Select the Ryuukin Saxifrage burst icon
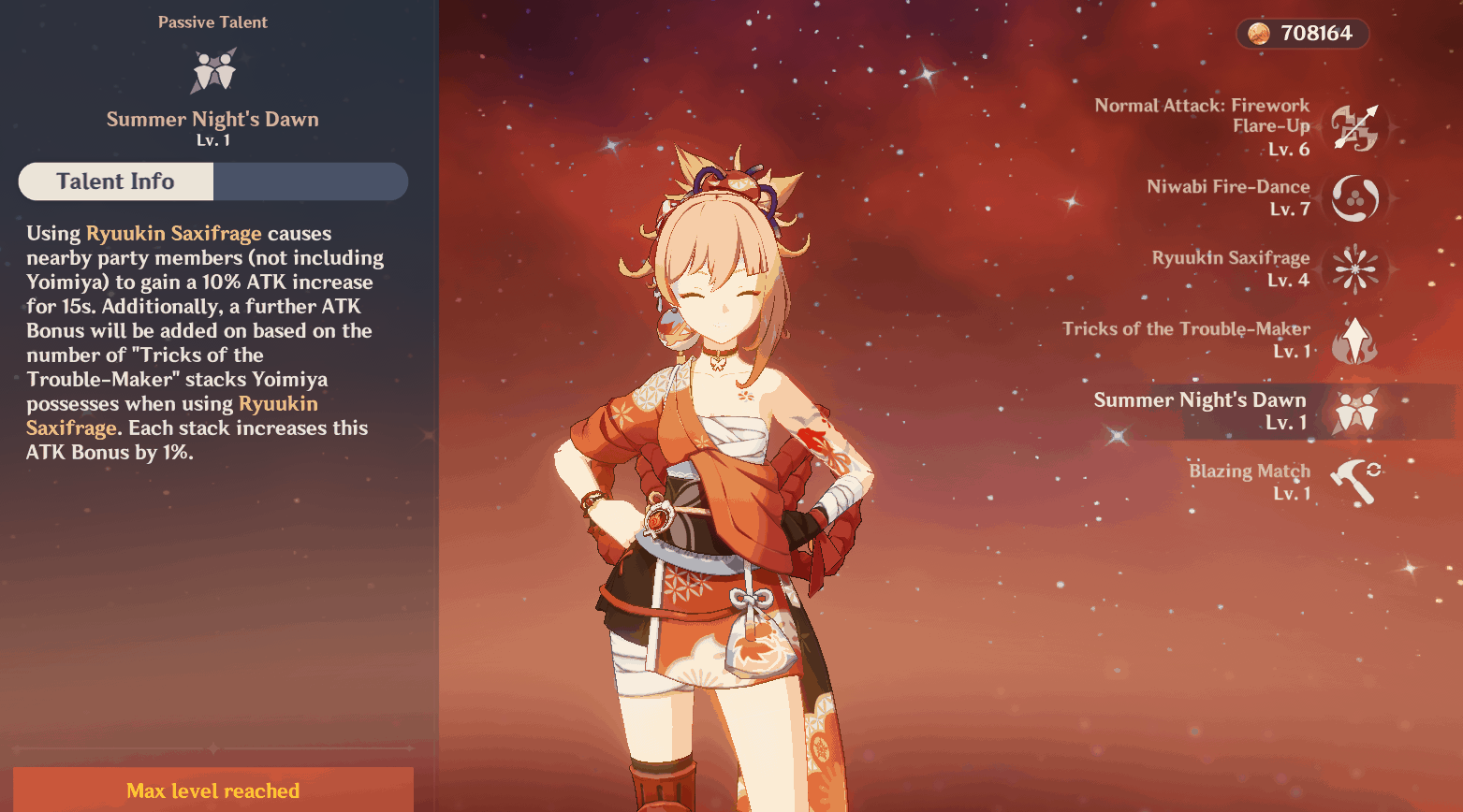This screenshot has width=1463, height=812. coord(1356,268)
